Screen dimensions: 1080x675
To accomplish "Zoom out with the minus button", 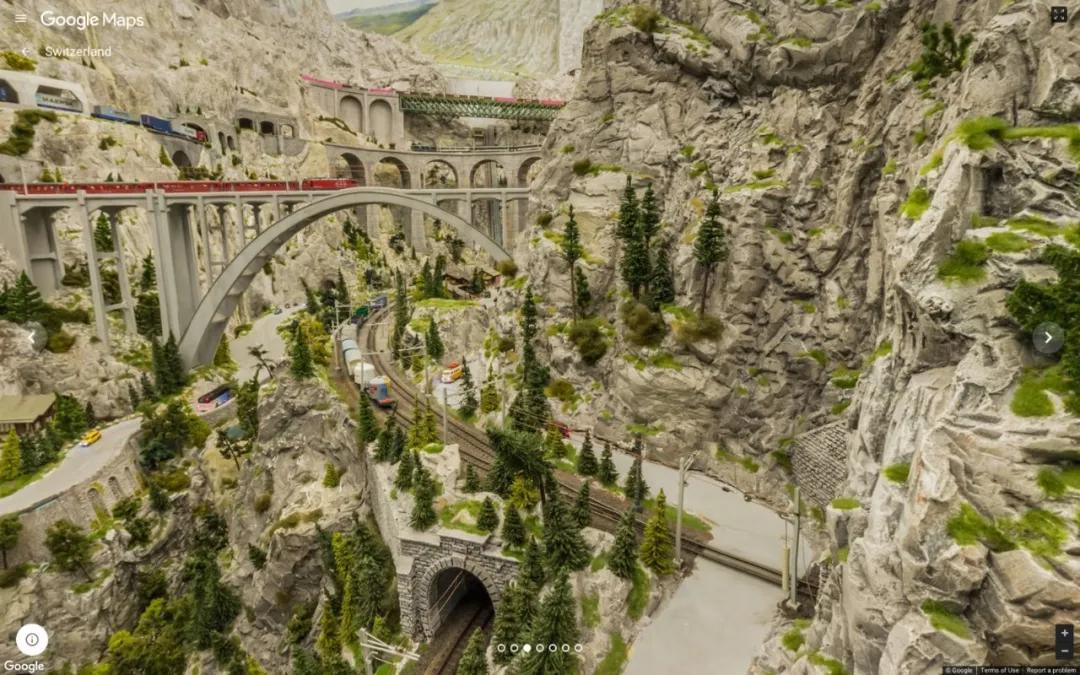I will tap(1063, 651).
